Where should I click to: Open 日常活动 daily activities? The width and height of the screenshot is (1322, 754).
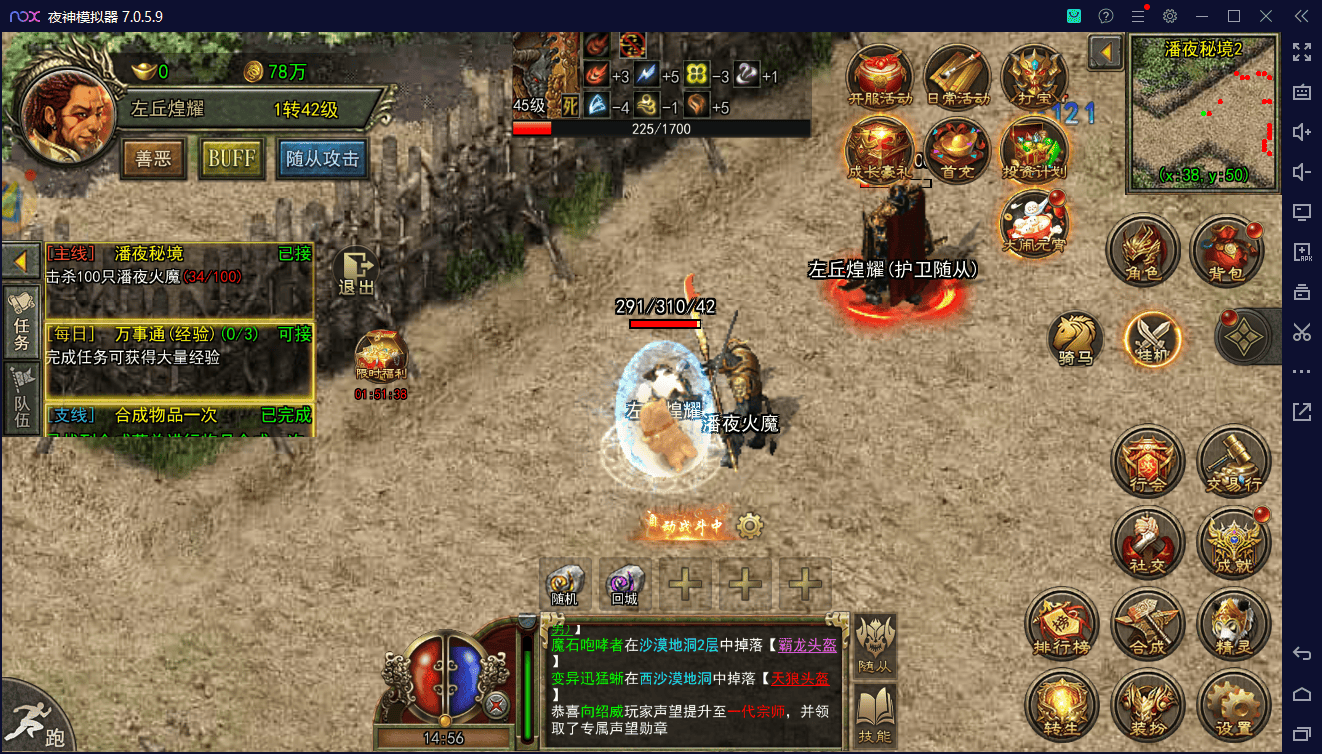[956, 76]
